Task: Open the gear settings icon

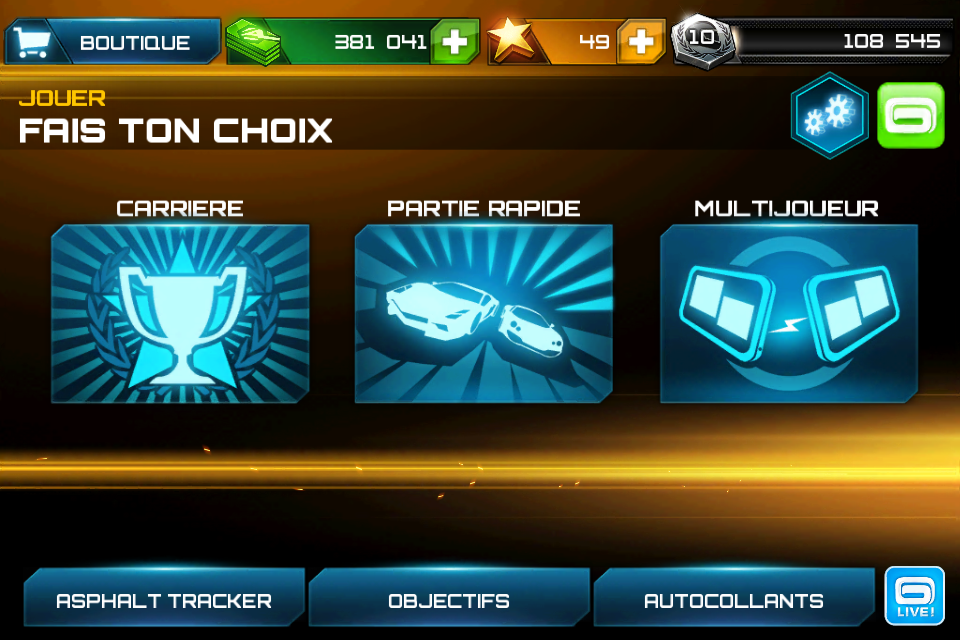Action: [x=829, y=115]
